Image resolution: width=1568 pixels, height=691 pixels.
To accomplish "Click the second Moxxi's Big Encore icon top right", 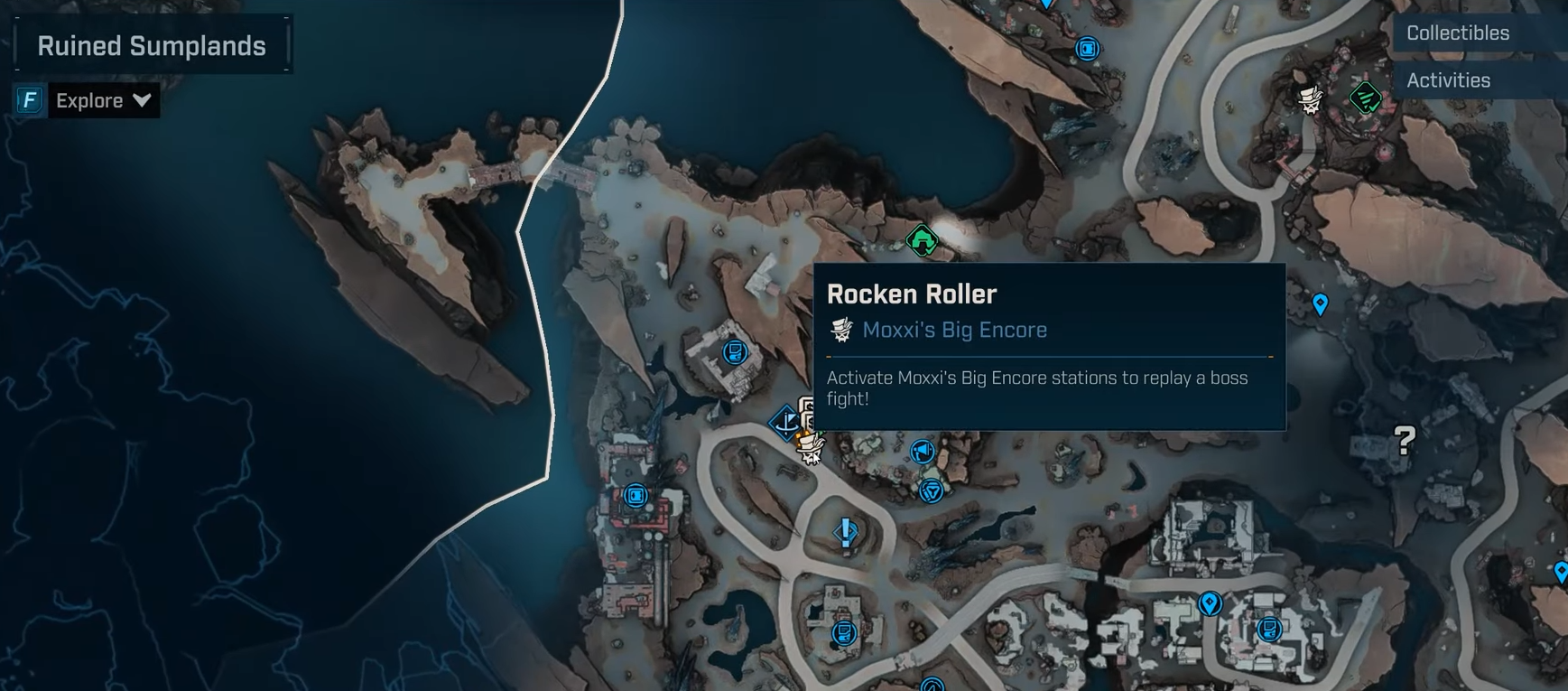I will point(1309,99).
